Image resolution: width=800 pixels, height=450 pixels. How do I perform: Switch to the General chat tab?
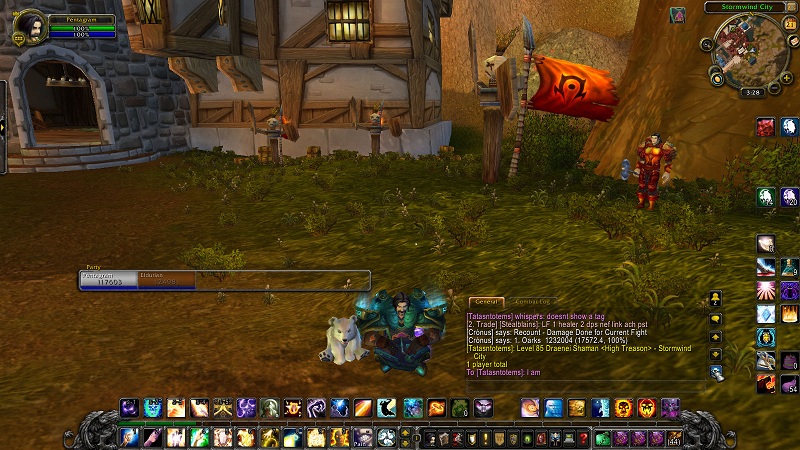click(x=487, y=301)
